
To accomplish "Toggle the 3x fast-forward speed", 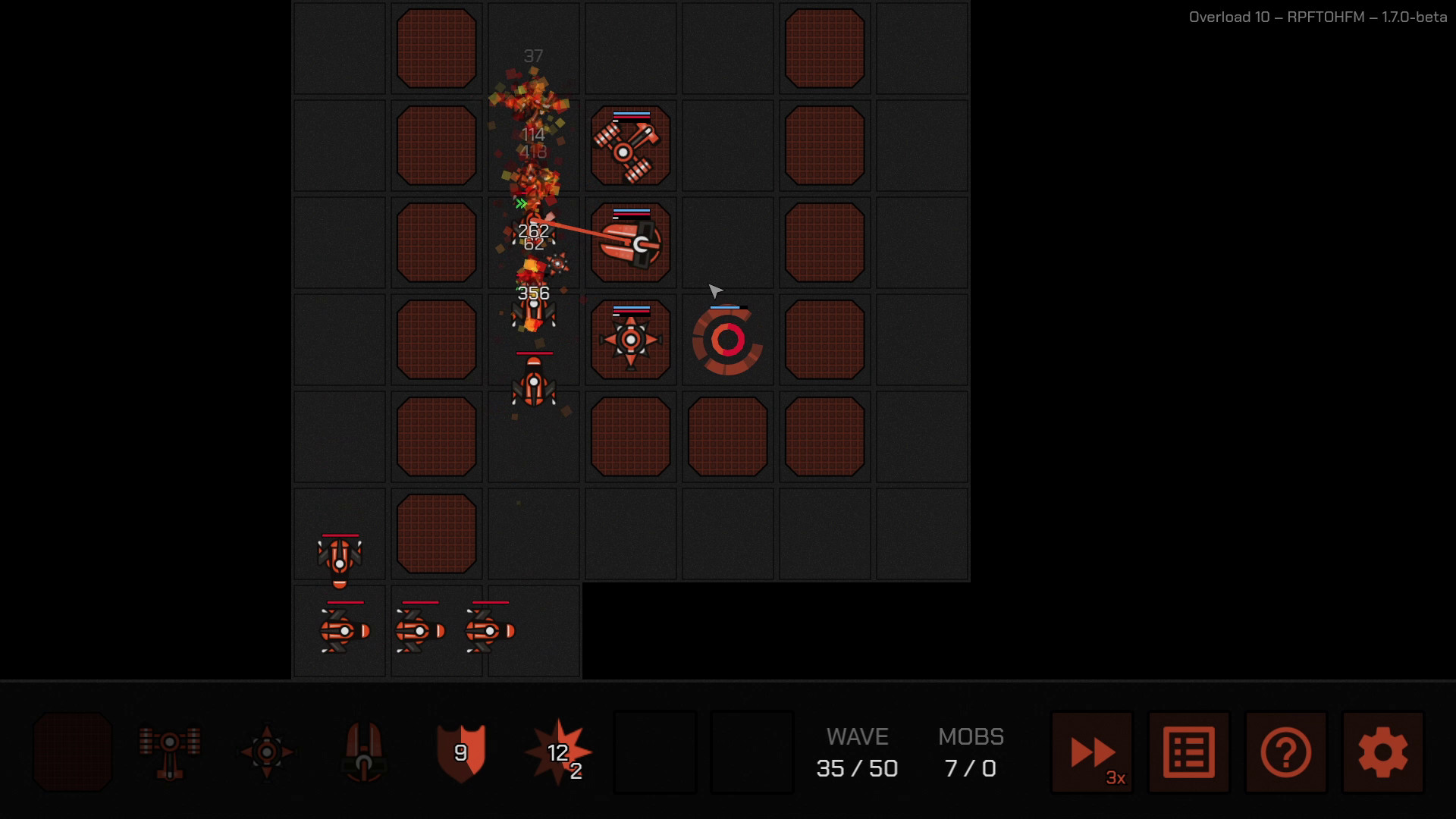I will point(1091,752).
